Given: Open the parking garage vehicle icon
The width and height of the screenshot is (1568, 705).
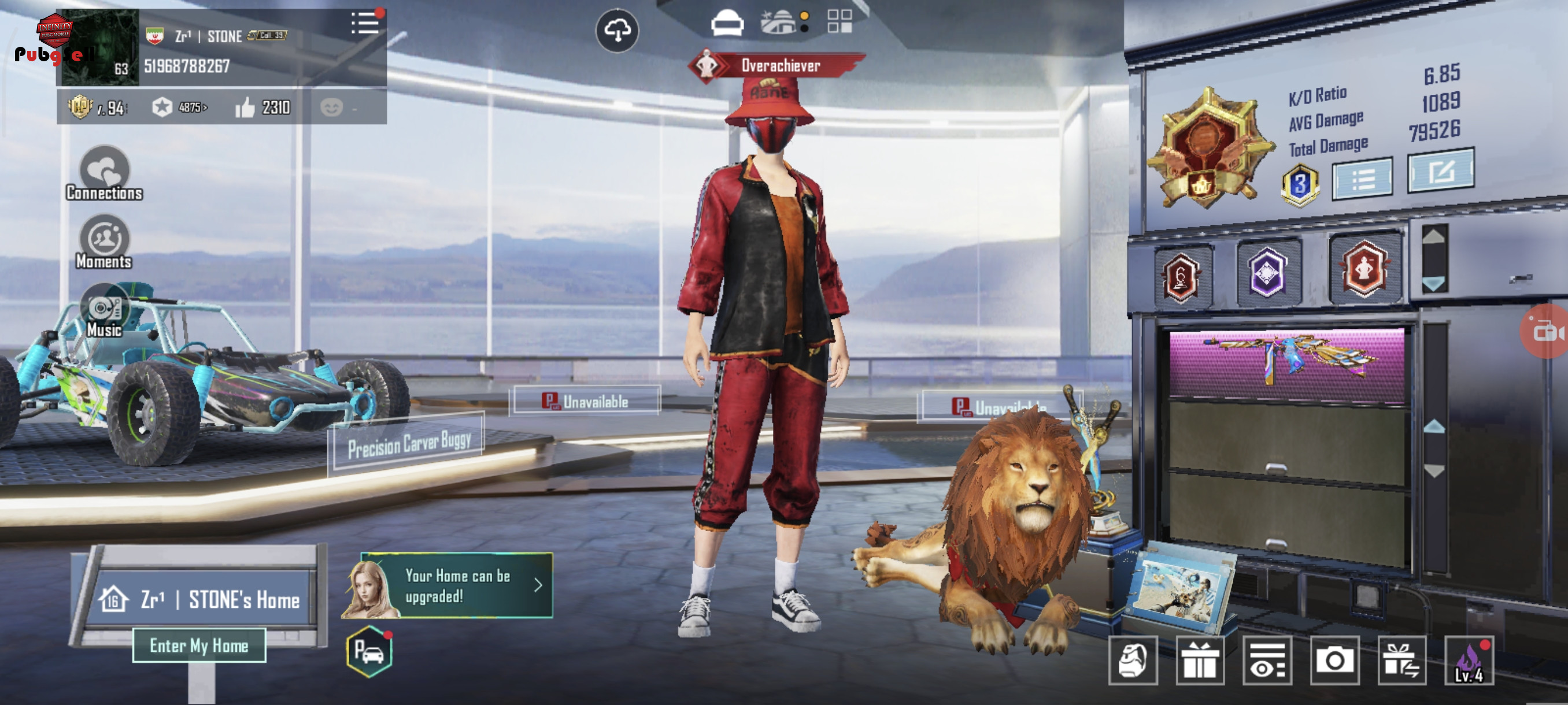Looking at the screenshot, I should point(369,651).
